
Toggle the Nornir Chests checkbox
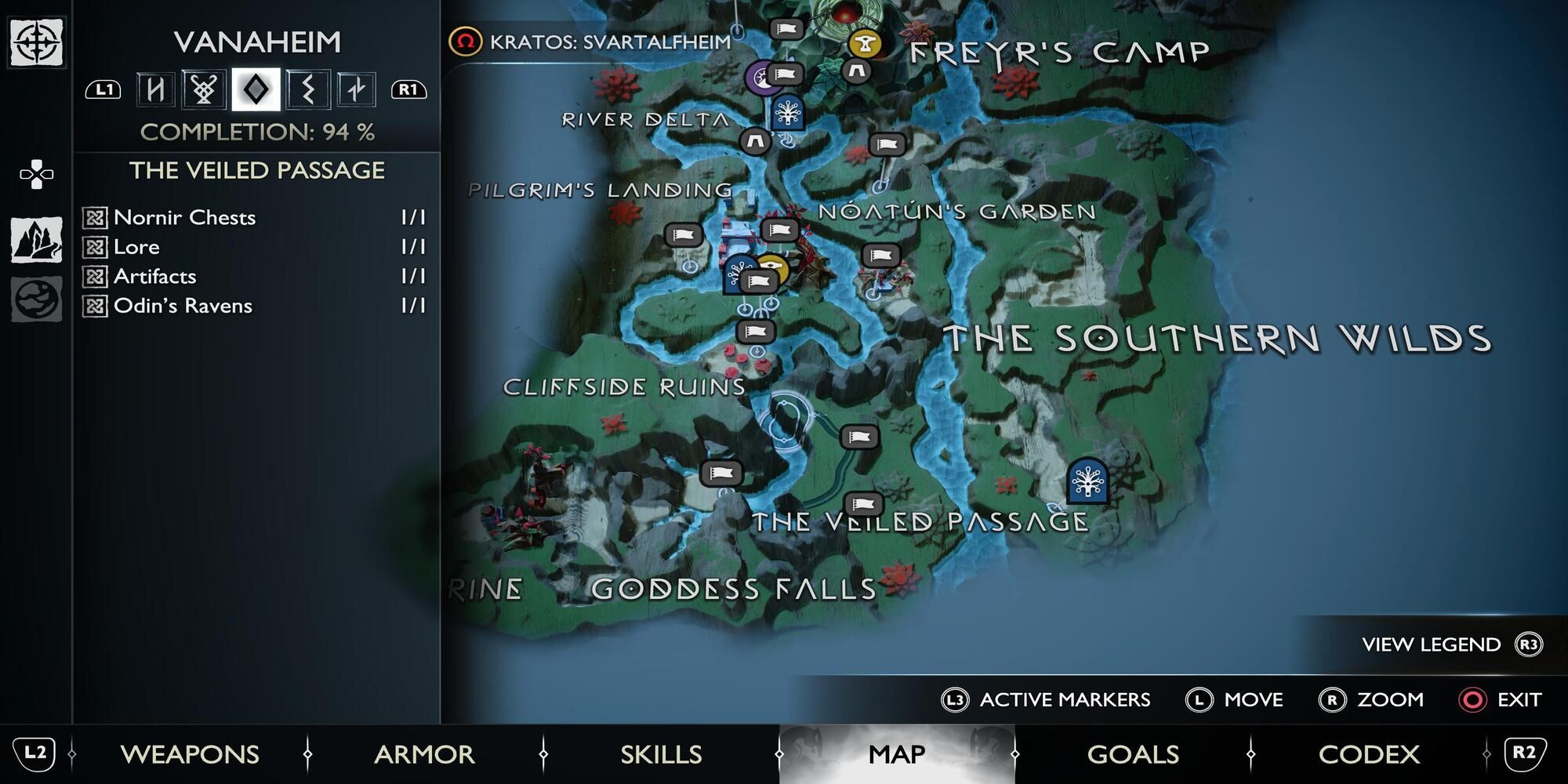click(x=96, y=218)
